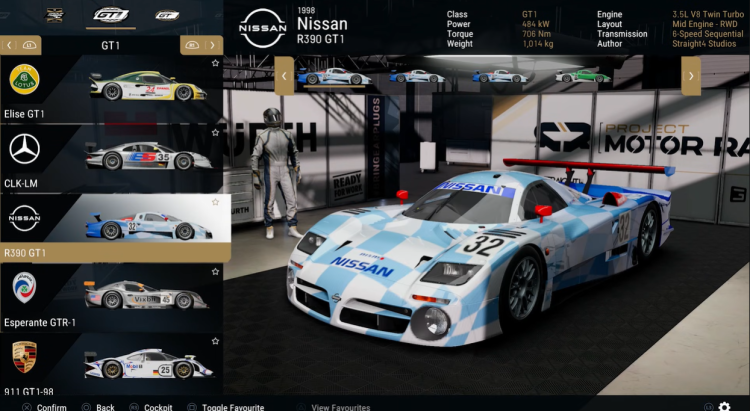750x411 pixels.
Task: Click the favourite star on R390 GT1
Action: point(215,202)
